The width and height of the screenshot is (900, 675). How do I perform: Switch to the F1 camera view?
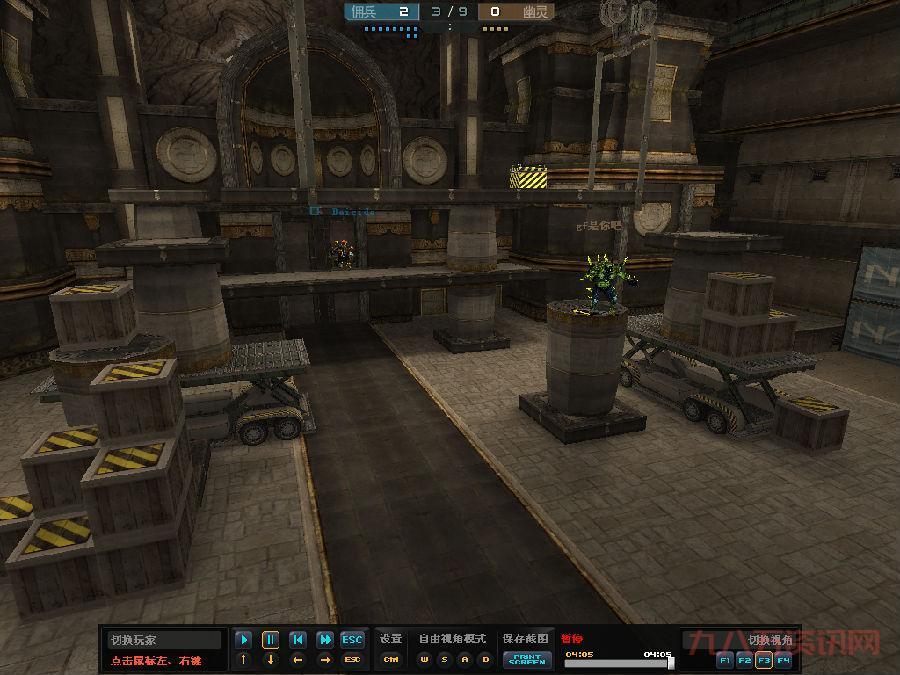(725, 660)
